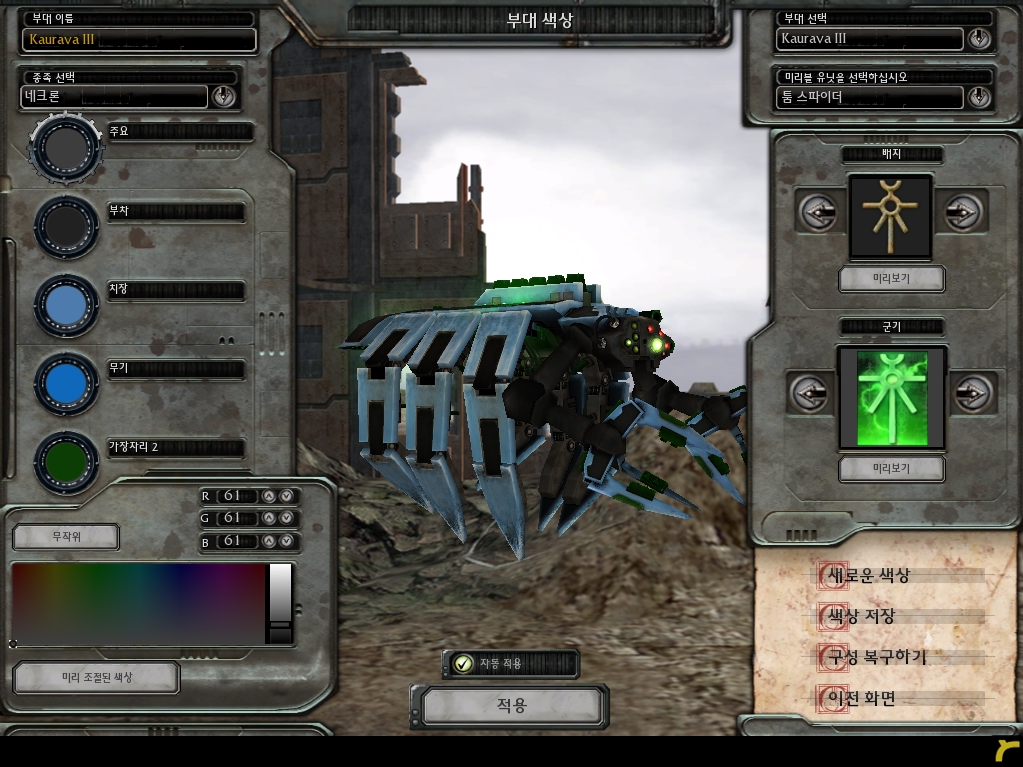The image size is (1023, 767).
Task: Choose the 가장자리 2 dark green swatch
Action: 66,461
